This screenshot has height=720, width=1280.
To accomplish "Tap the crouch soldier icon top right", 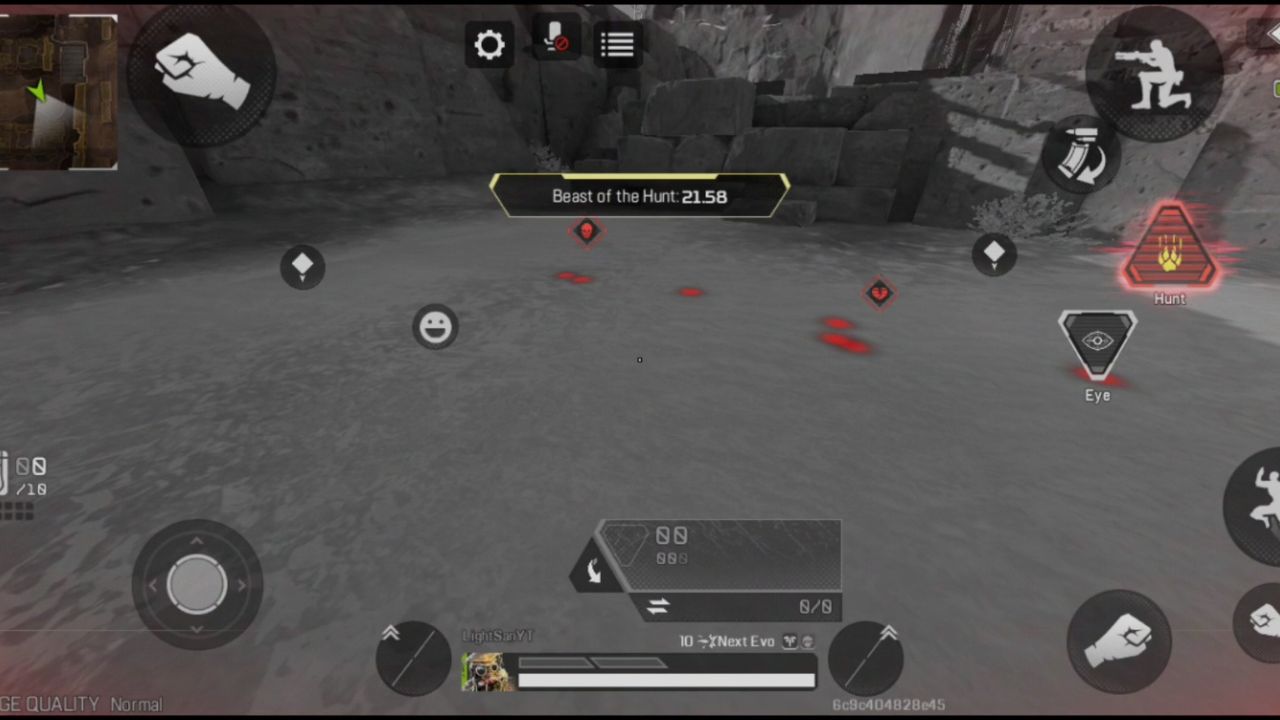I will 1155,75.
